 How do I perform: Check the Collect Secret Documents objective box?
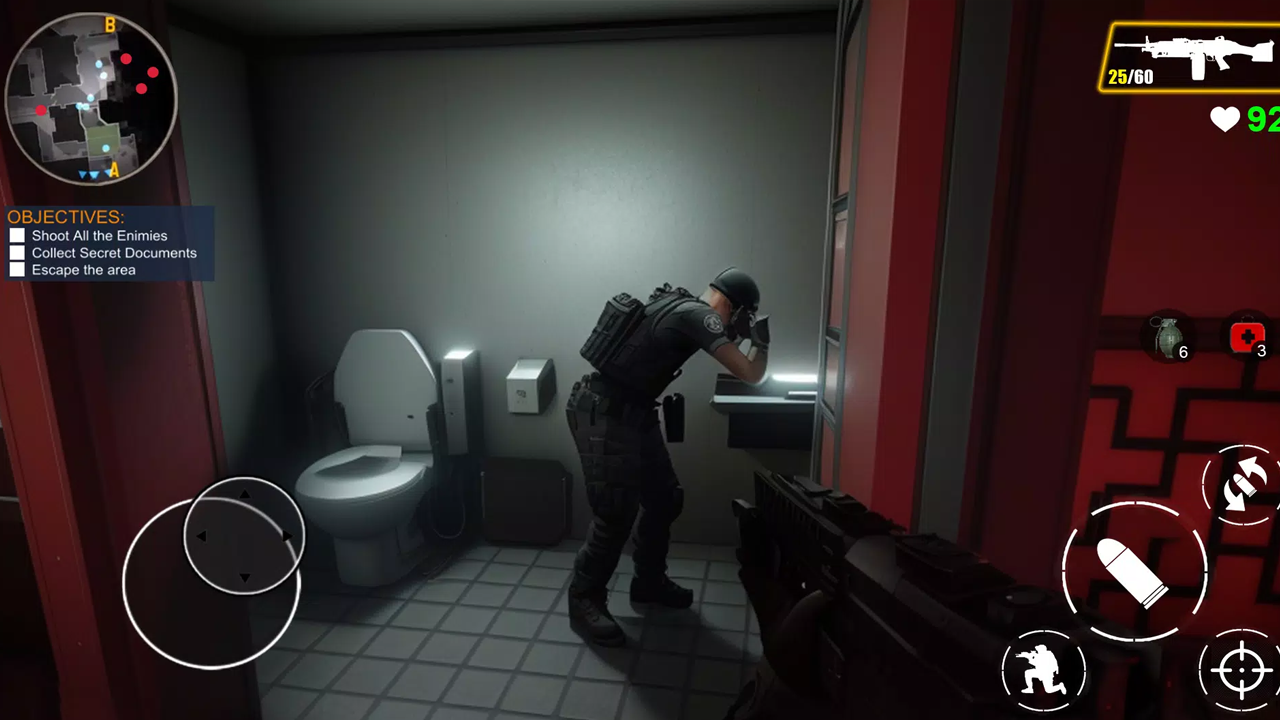(17, 252)
